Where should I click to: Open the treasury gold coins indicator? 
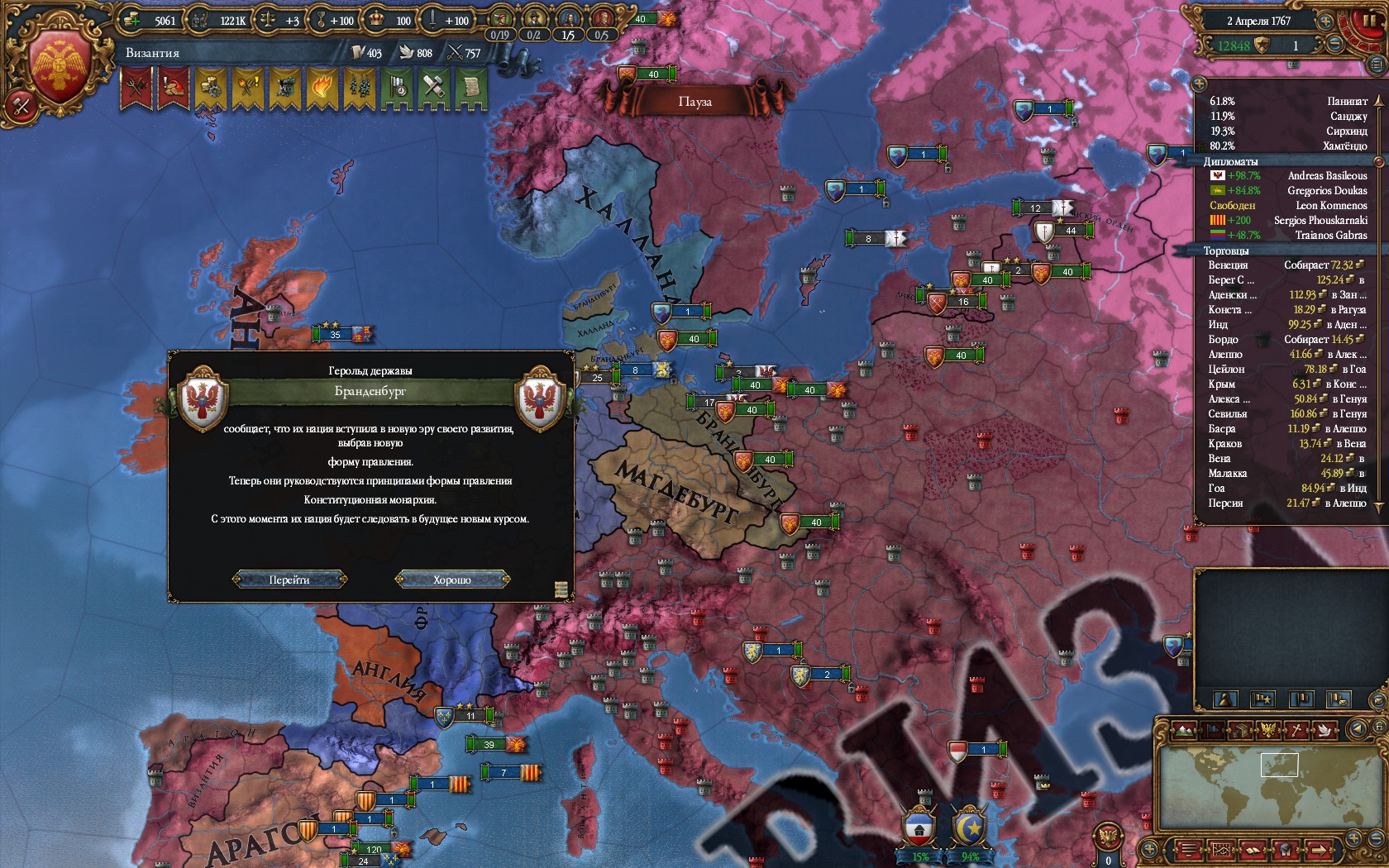pos(152,20)
